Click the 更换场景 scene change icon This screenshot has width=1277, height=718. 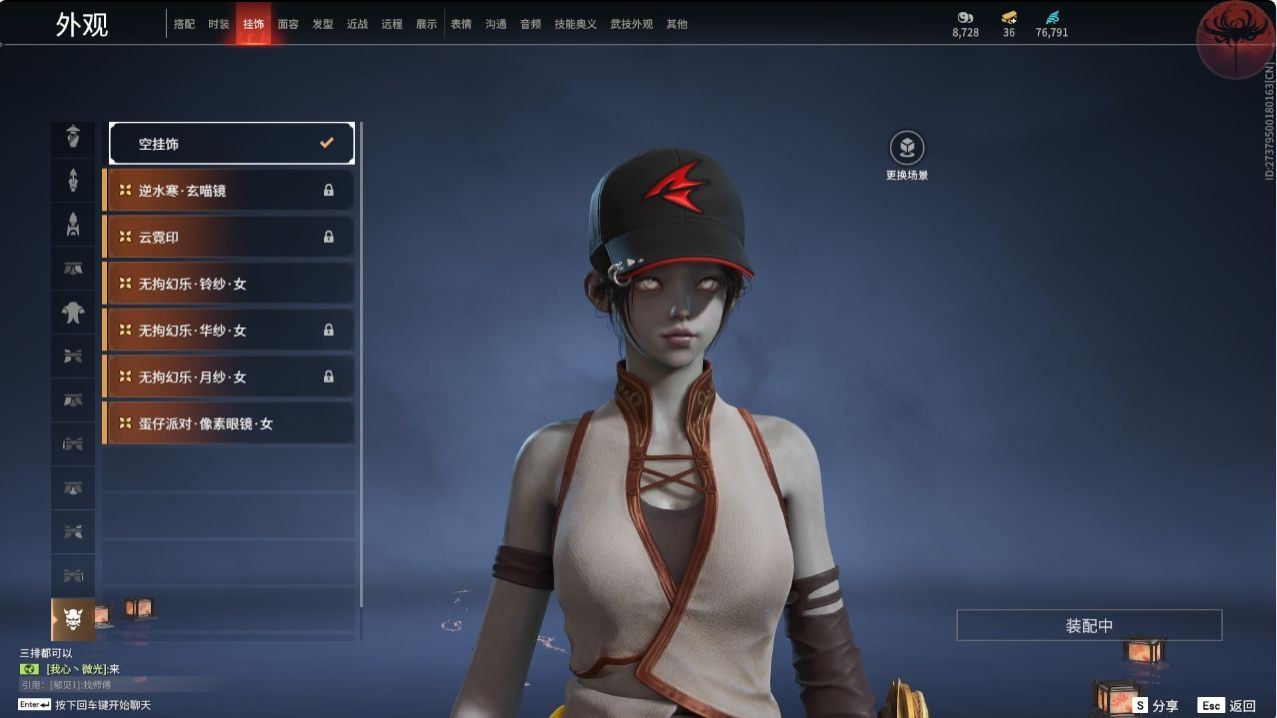[907, 150]
